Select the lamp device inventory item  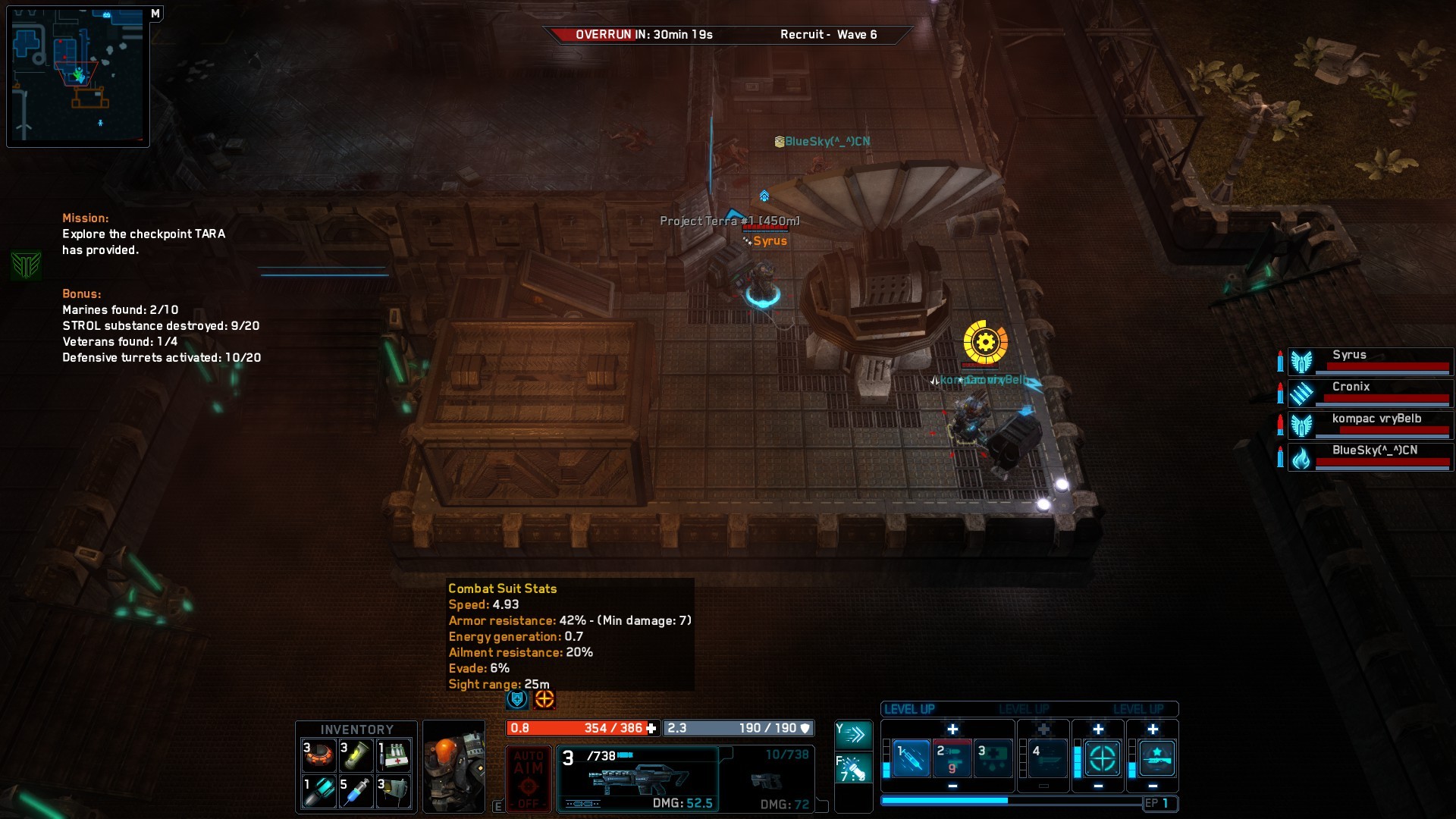coord(394,792)
